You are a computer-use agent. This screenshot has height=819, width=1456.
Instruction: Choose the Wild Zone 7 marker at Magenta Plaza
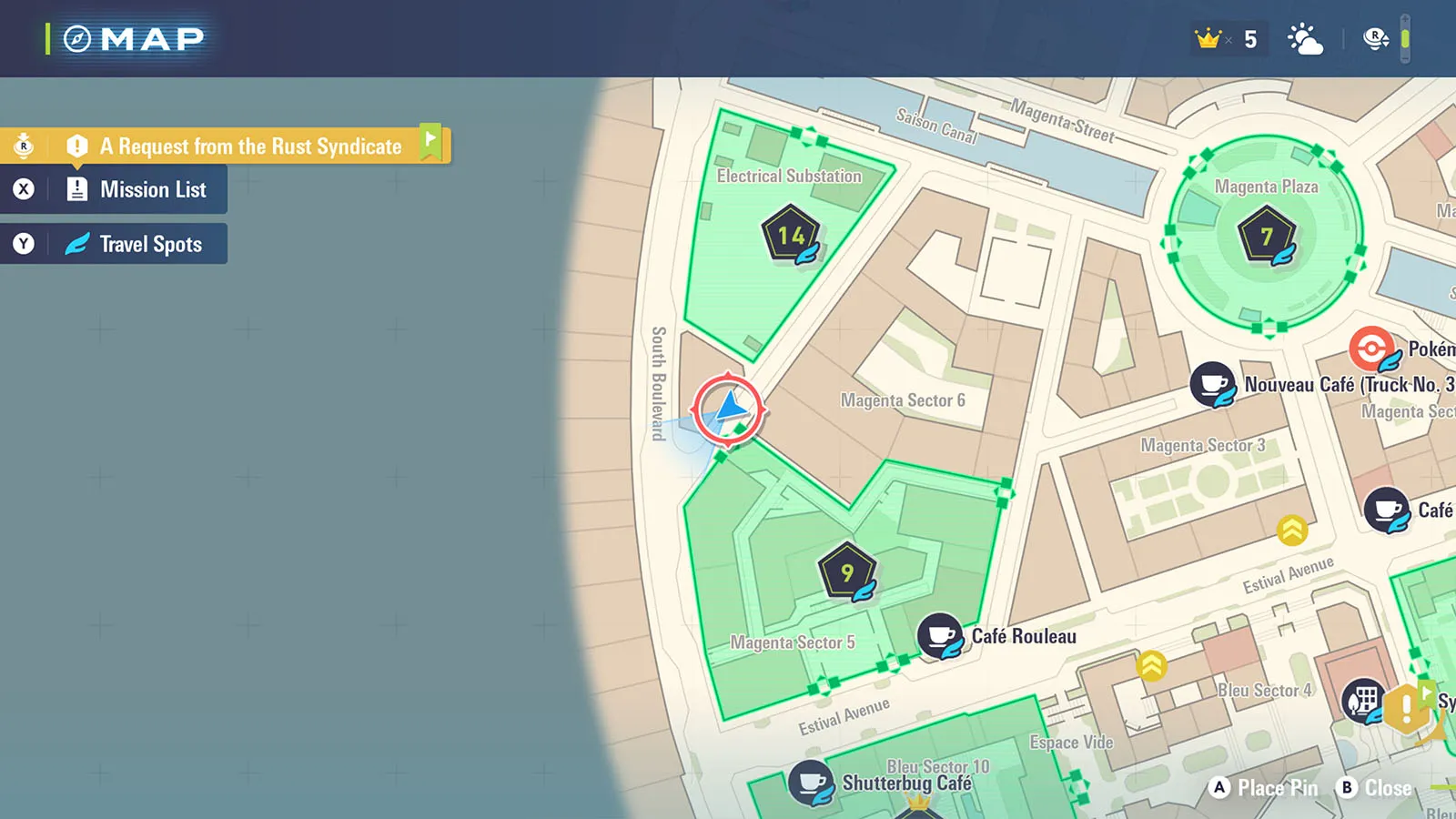tap(1266, 236)
